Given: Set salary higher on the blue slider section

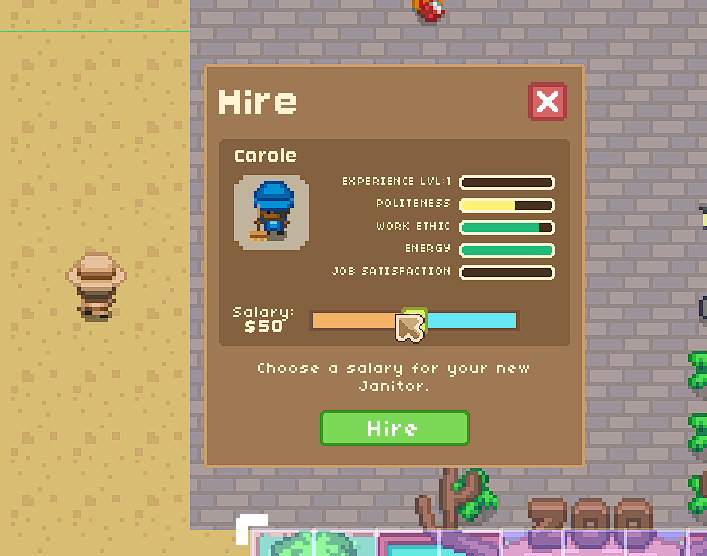Looking at the screenshot, I should [472, 321].
